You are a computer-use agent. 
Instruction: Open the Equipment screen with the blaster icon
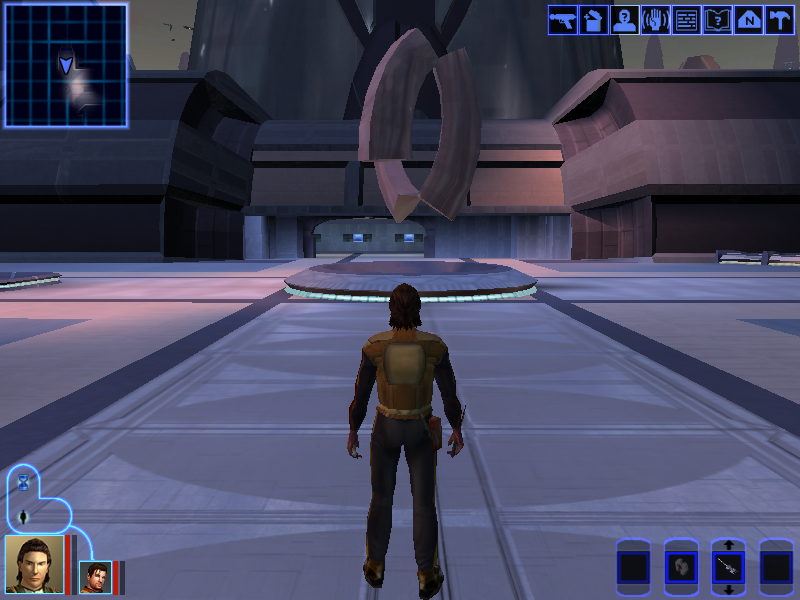(x=562, y=20)
